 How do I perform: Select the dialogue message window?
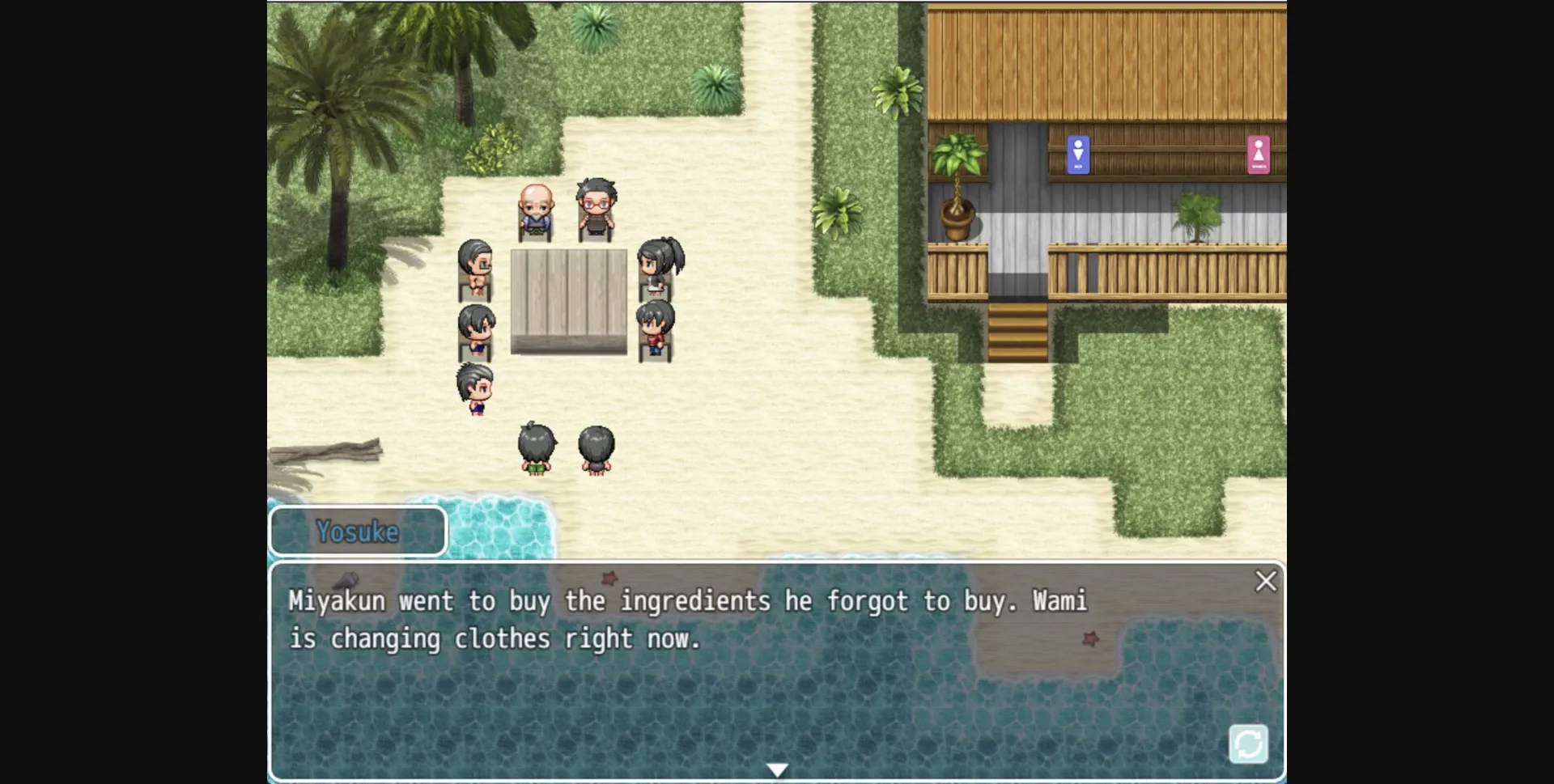pos(777,672)
